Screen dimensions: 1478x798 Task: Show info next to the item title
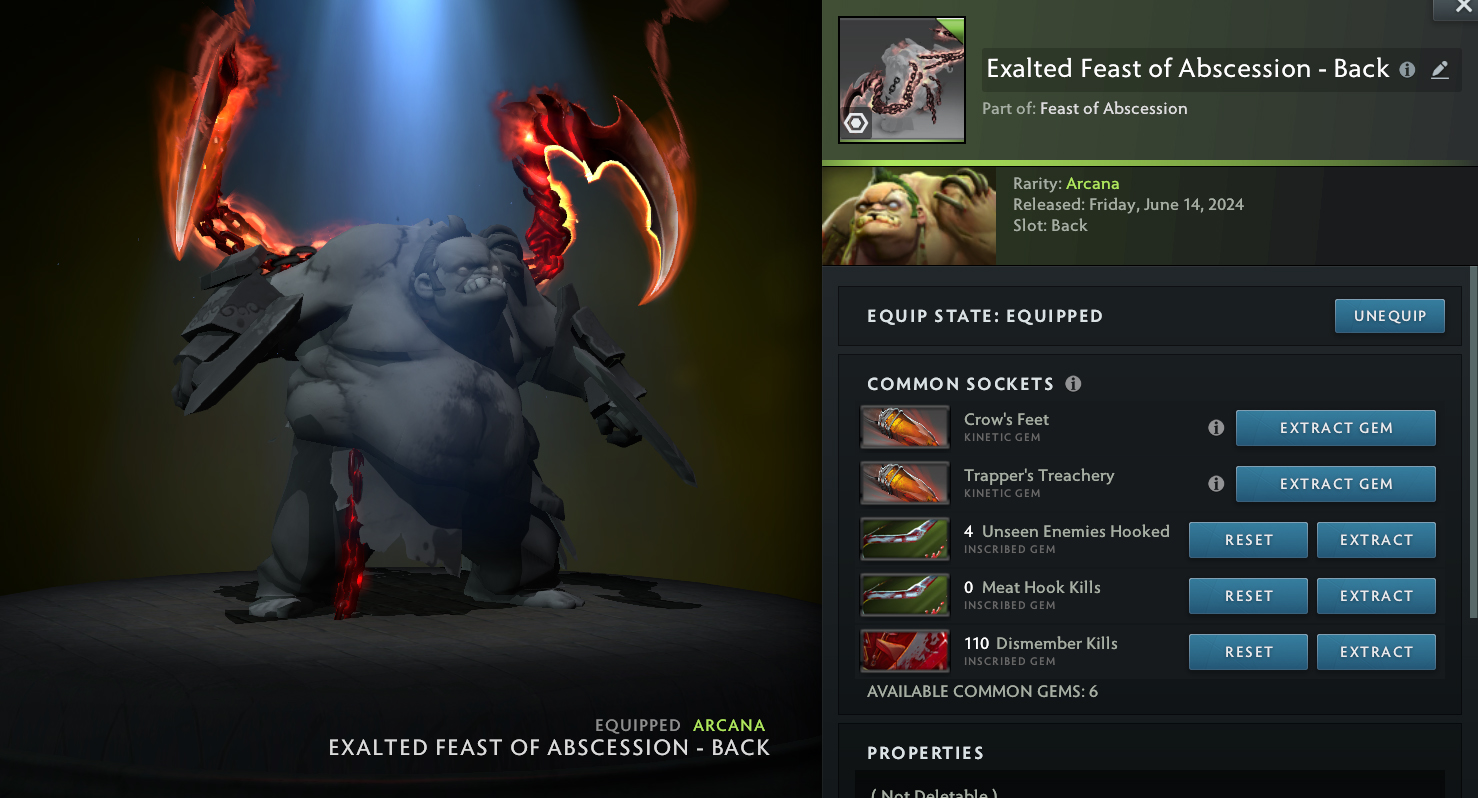pos(1407,70)
